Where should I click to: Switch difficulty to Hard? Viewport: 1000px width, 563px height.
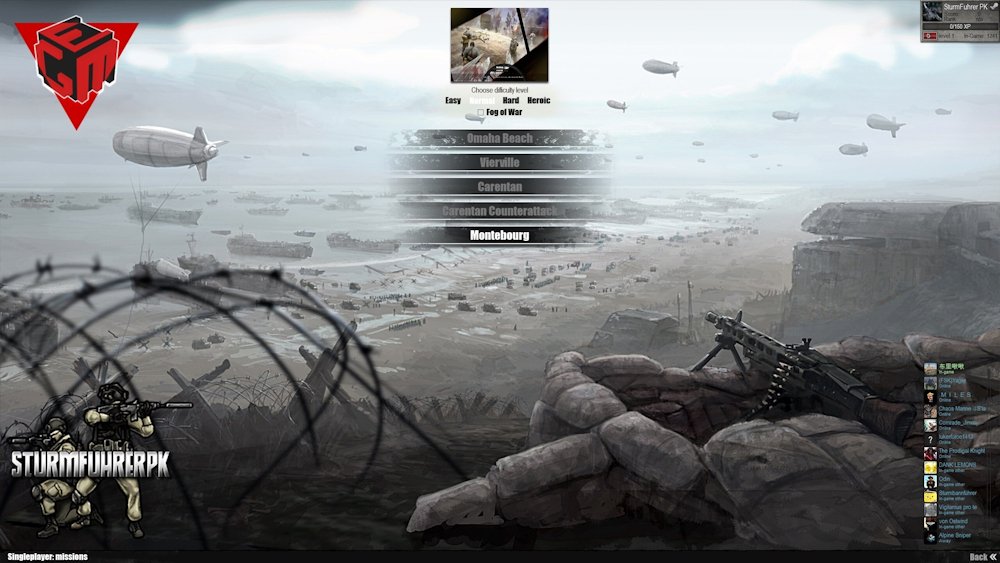510,100
